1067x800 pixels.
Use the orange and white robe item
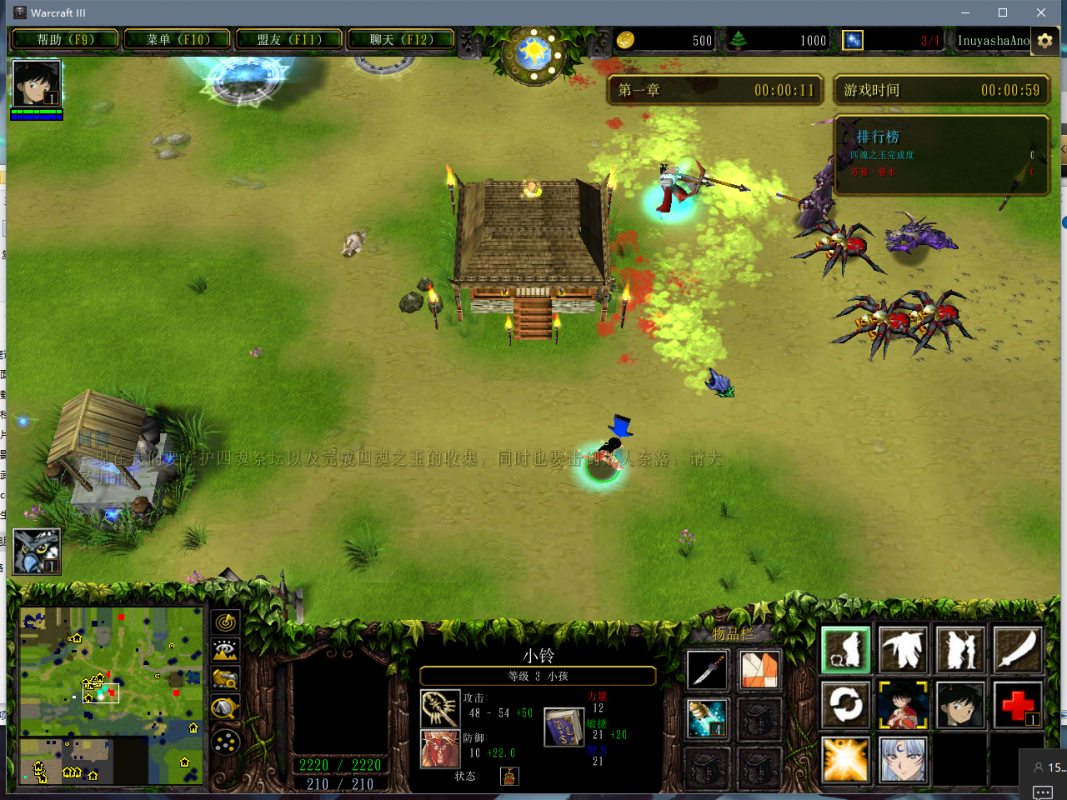759,670
